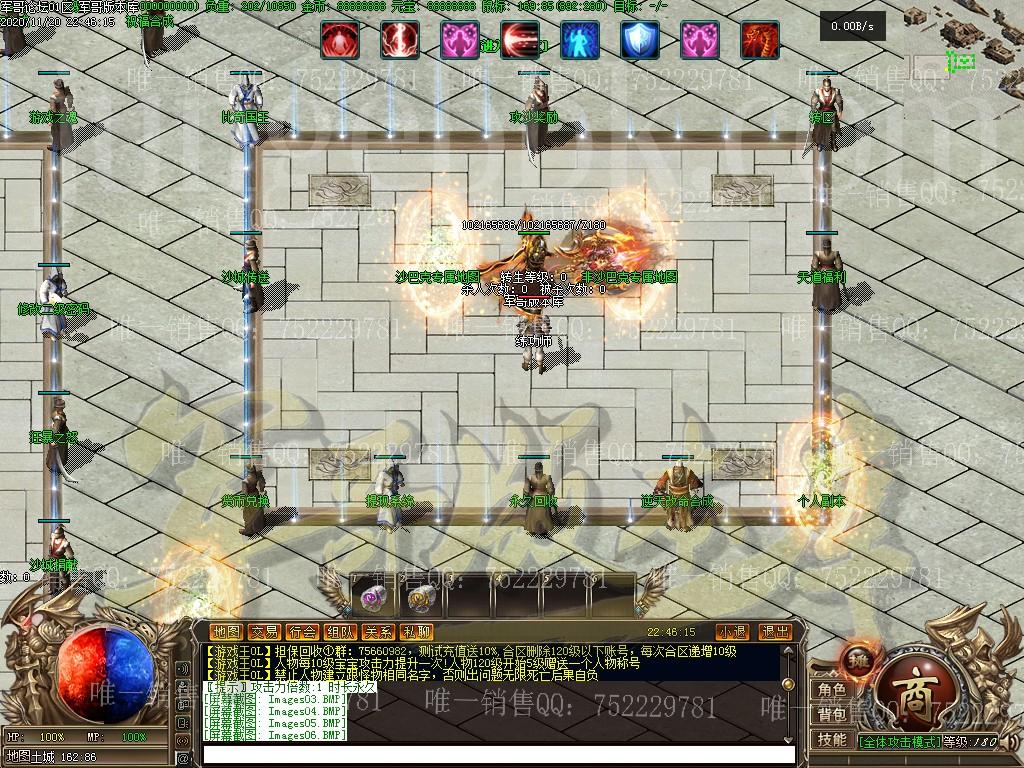
Task: Activate the red dragon skill icon
Action: [x=760, y=41]
